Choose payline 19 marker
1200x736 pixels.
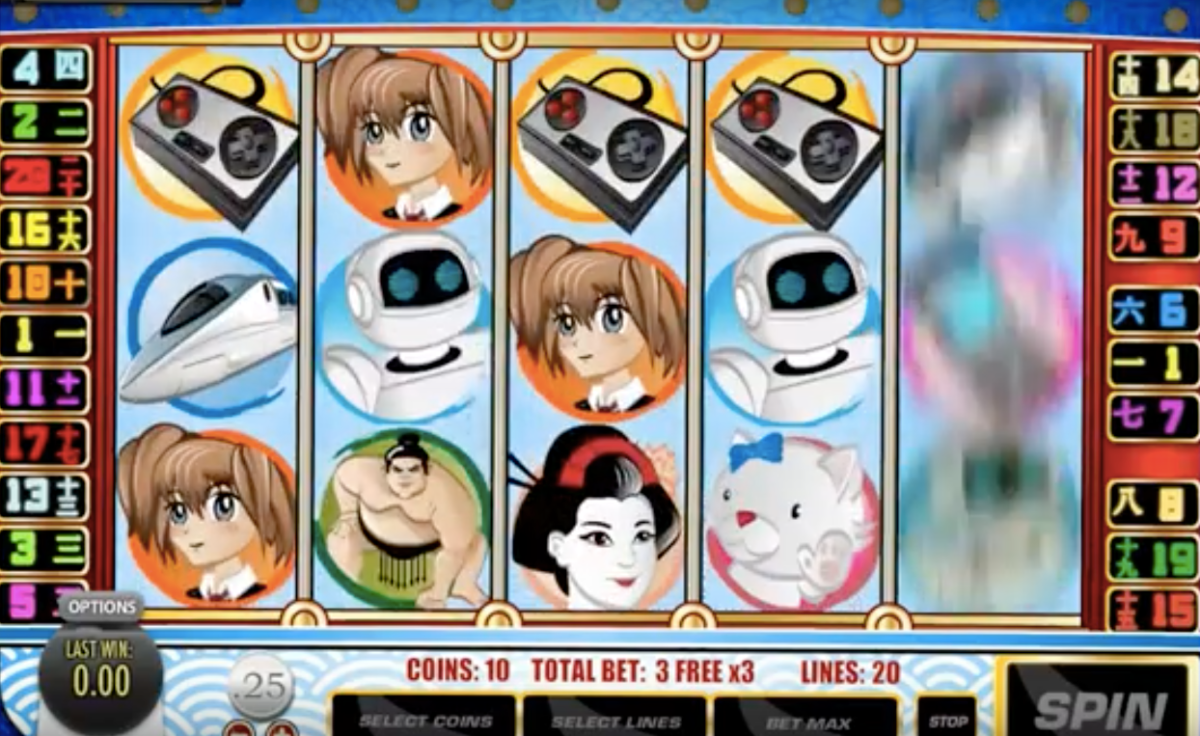click(1153, 558)
